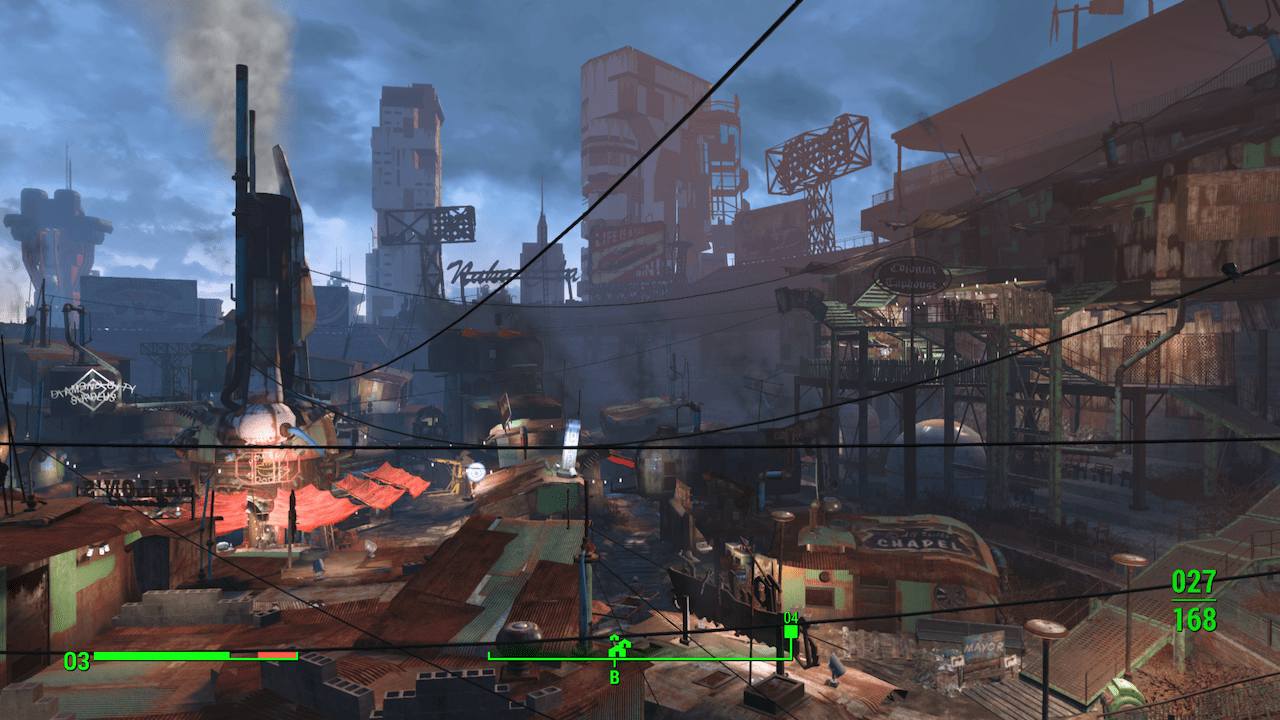Click the green XP progress bar
Screen dimensions: 1280x720
(160, 656)
